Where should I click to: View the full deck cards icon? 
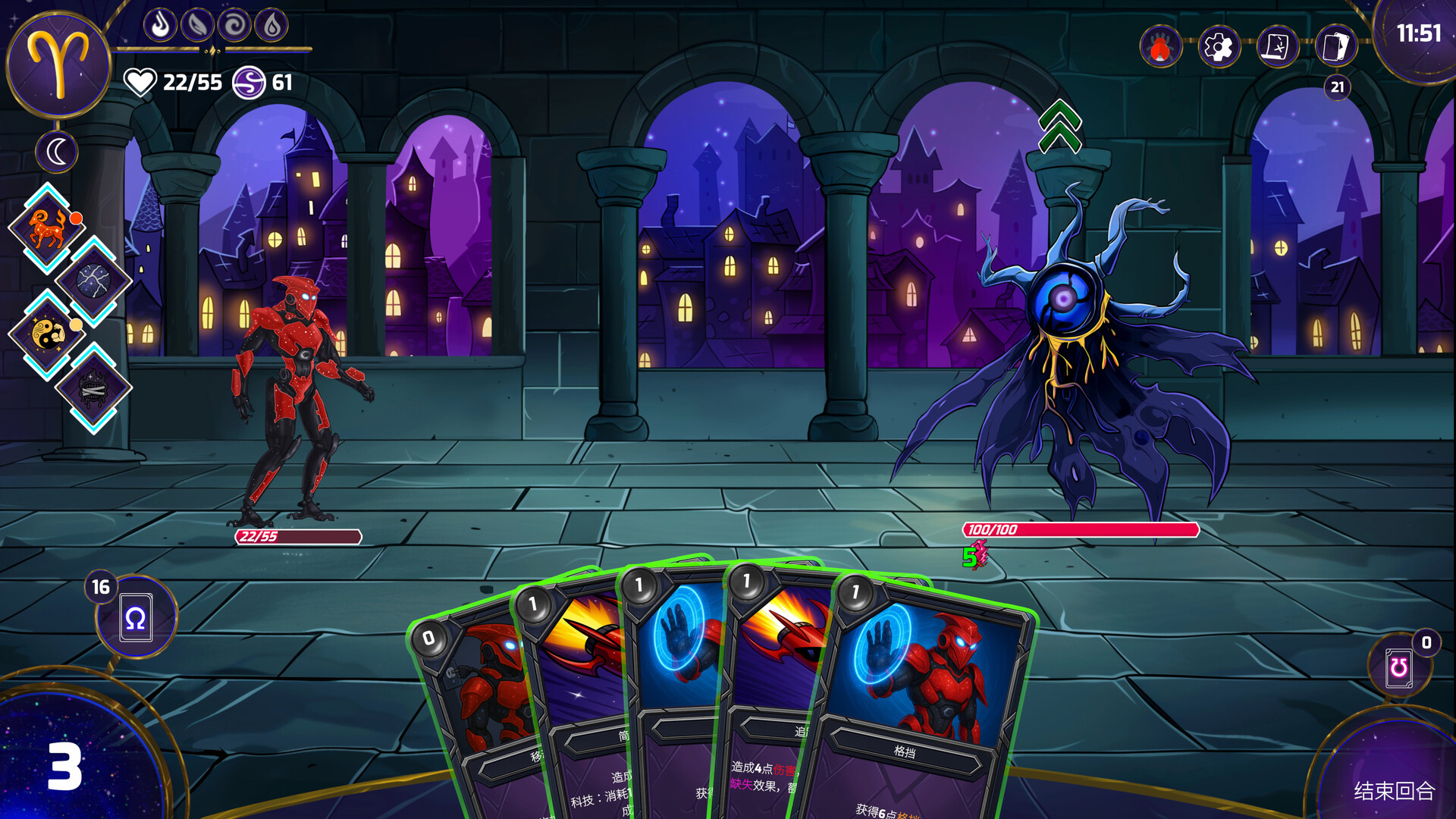point(1336,47)
